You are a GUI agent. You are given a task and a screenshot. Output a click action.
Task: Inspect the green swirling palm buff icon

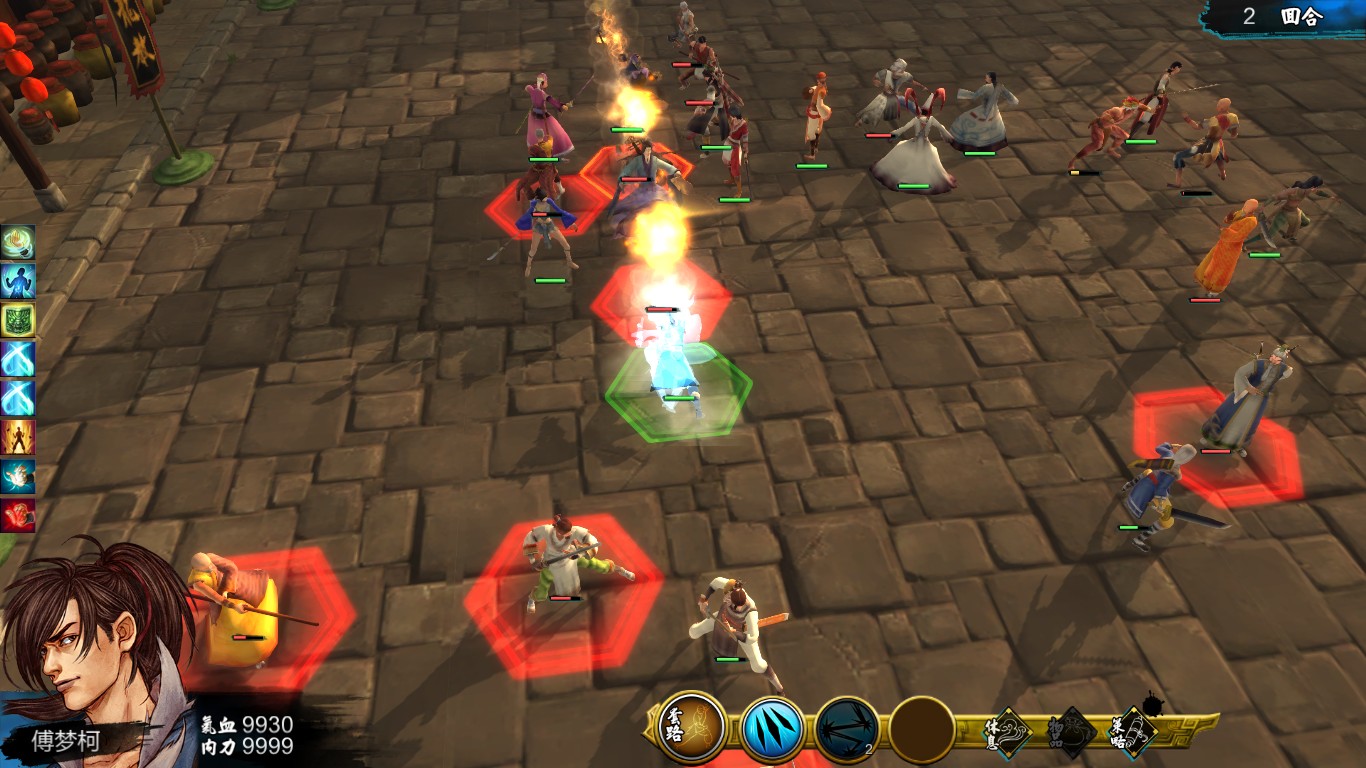coord(18,242)
